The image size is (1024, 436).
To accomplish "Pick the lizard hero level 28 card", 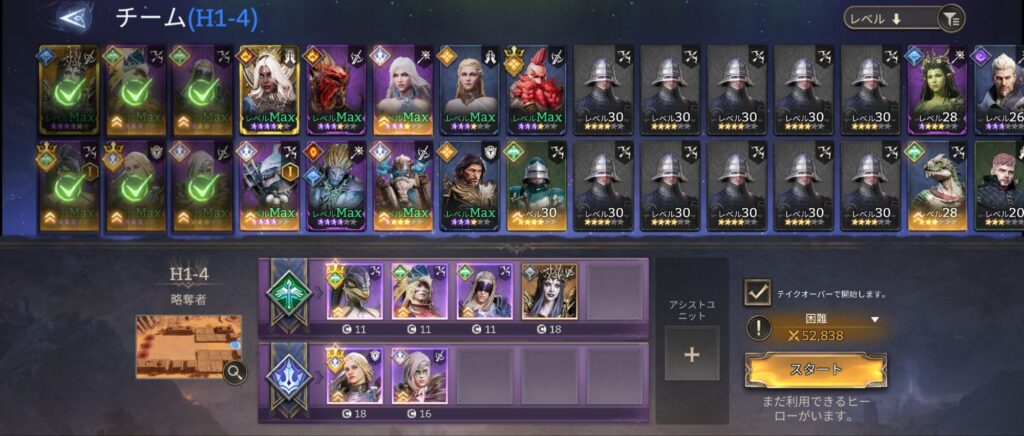I will (x=936, y=186).
